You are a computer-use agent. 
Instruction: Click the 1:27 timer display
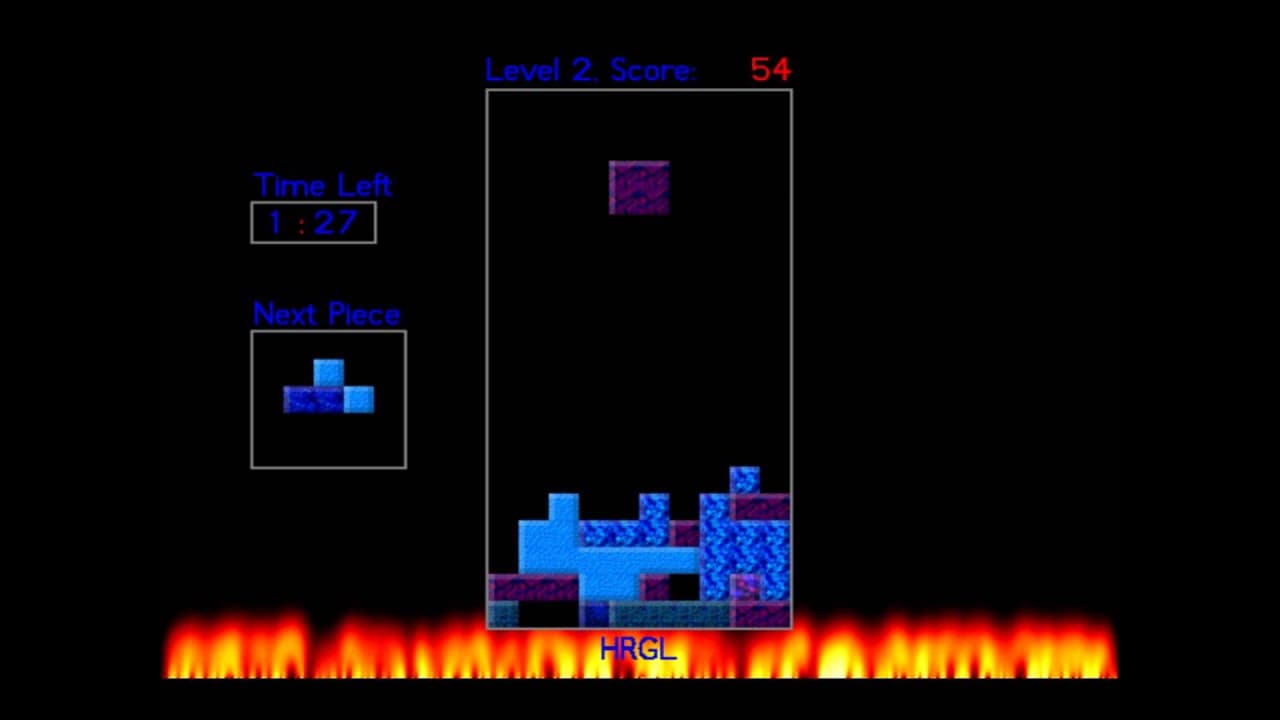313,222
